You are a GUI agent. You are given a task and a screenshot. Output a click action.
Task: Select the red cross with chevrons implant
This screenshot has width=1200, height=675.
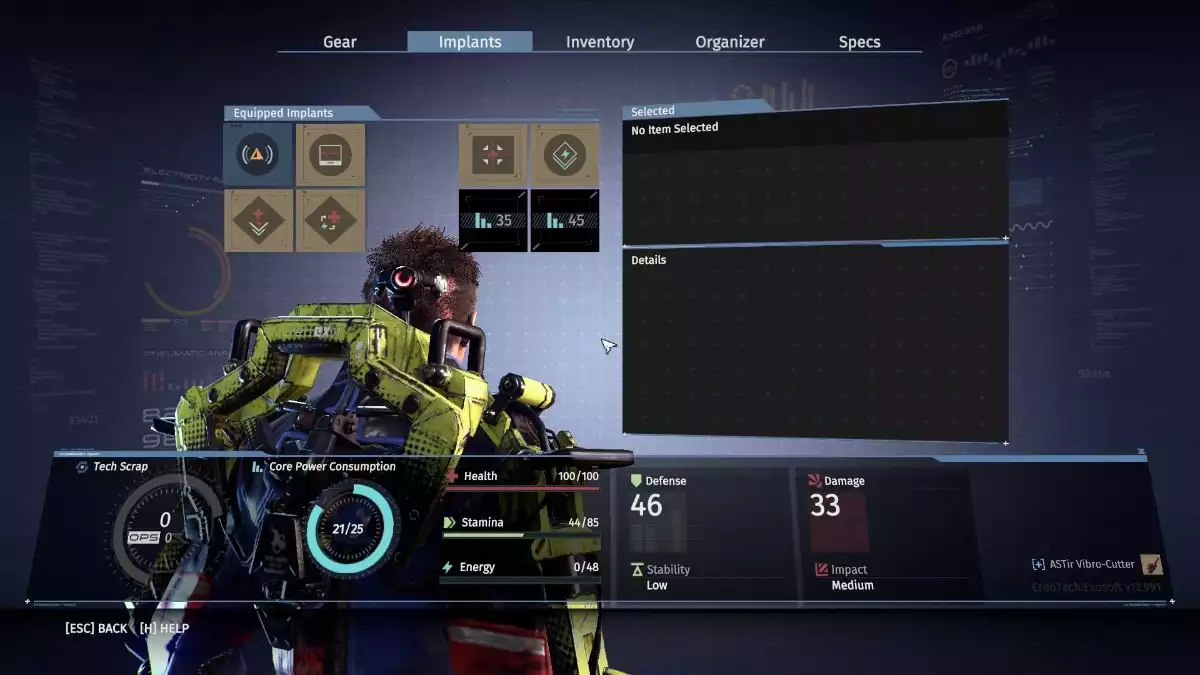(258, 221)
